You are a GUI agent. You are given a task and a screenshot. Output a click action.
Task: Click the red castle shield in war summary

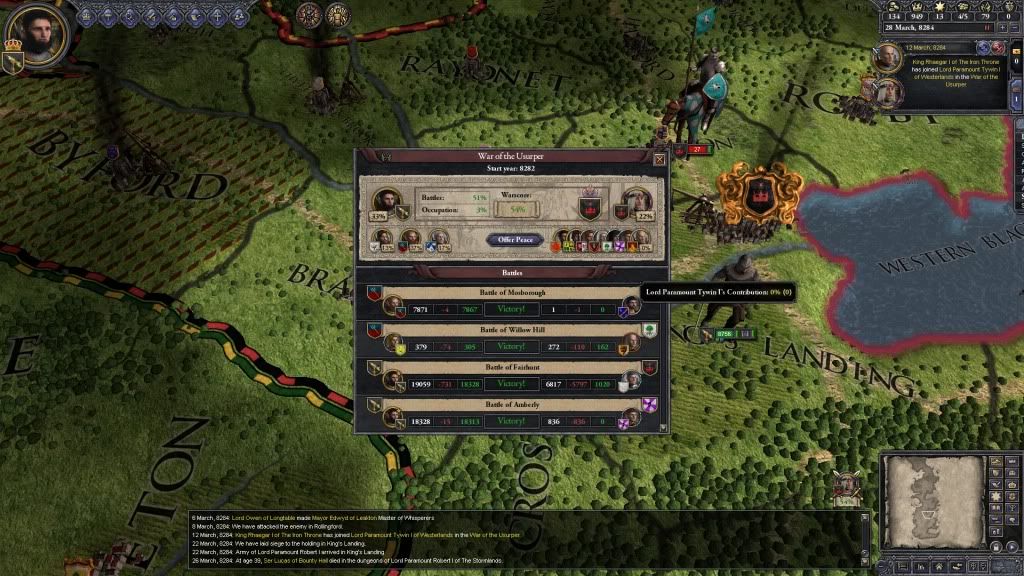[590, 208]
